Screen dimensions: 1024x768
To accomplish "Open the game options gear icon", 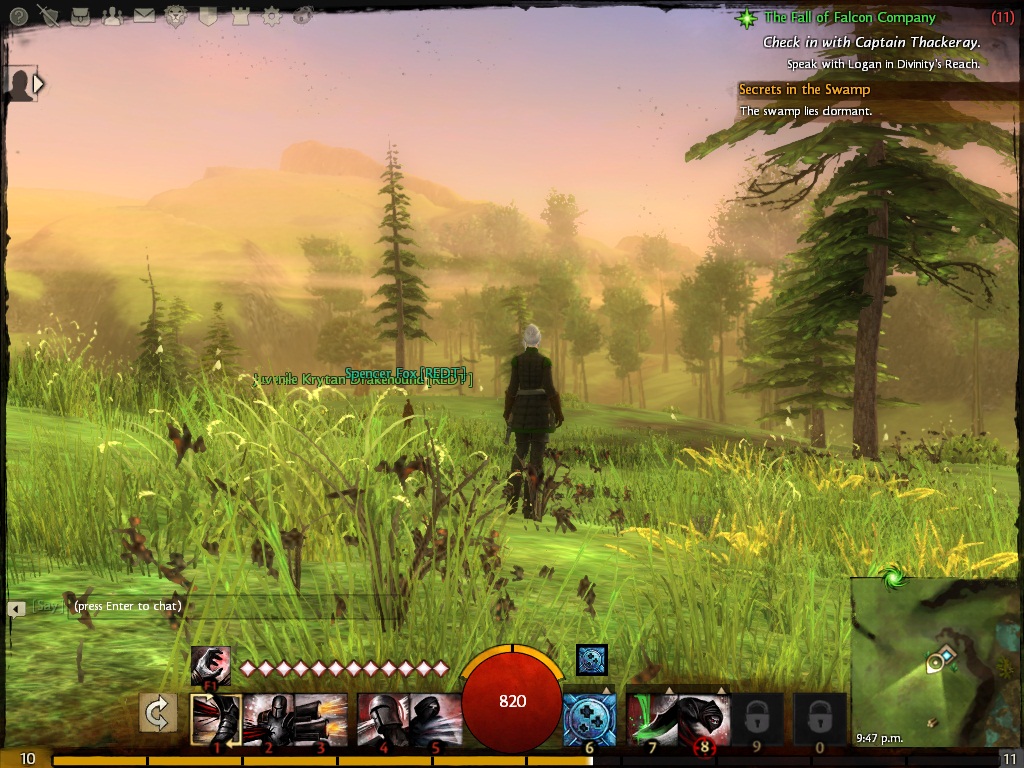I will tap(272, 15).
